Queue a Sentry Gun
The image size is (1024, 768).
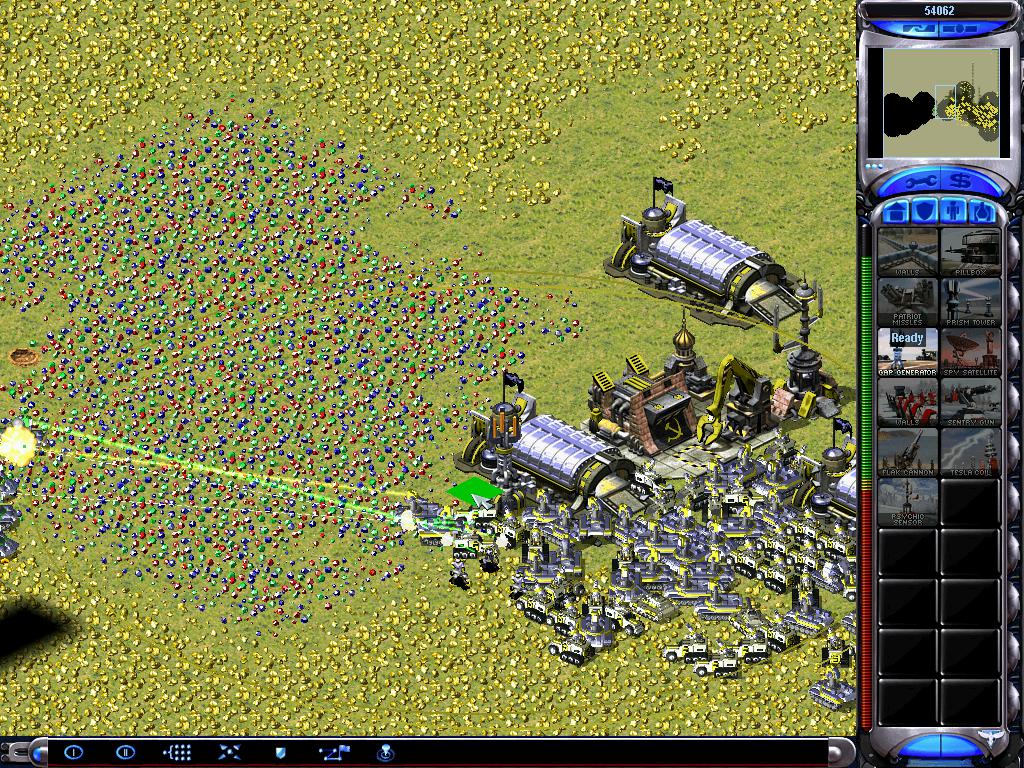[x=970, y=402]
